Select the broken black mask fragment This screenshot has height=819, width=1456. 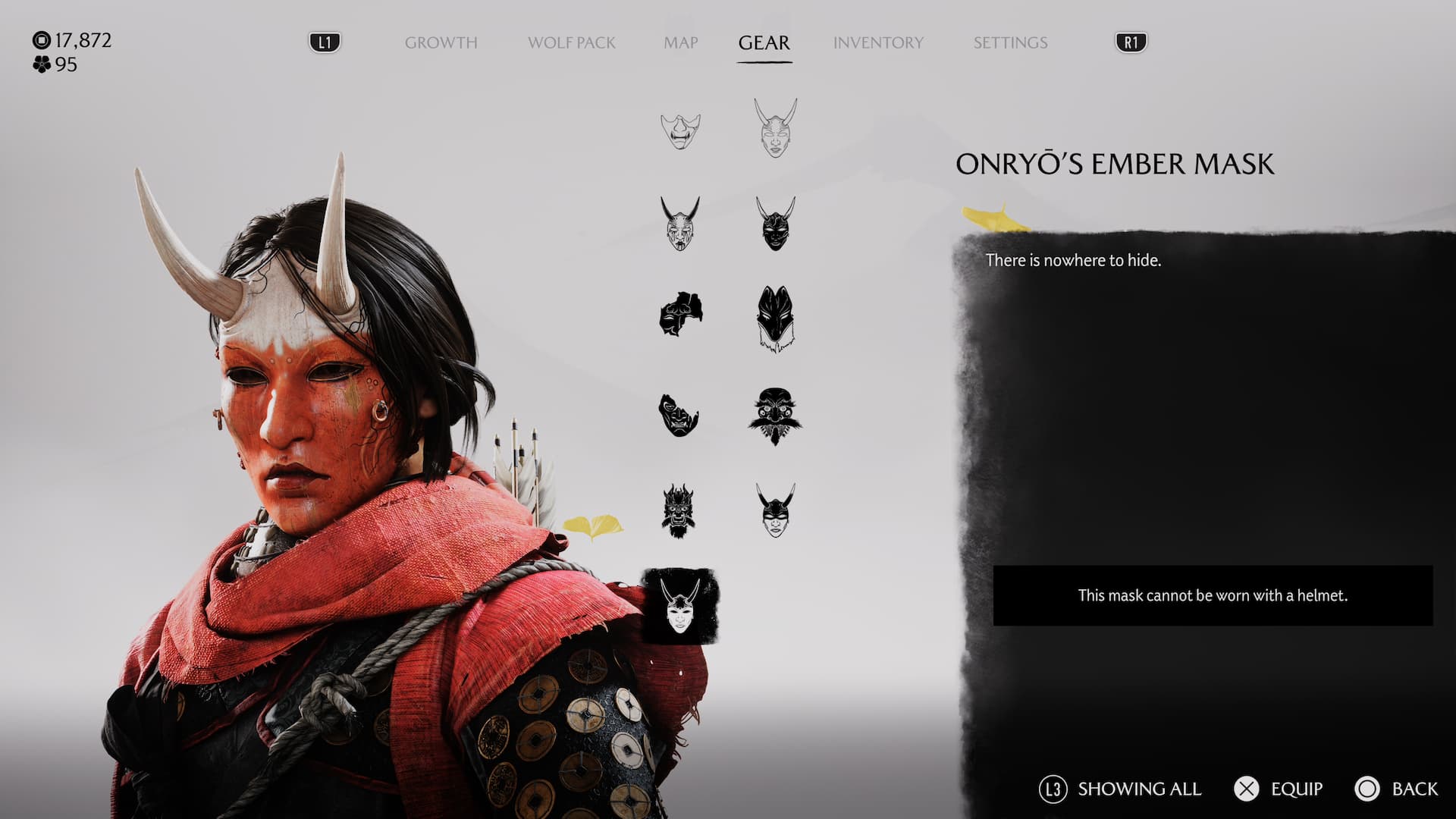(680, 314)
